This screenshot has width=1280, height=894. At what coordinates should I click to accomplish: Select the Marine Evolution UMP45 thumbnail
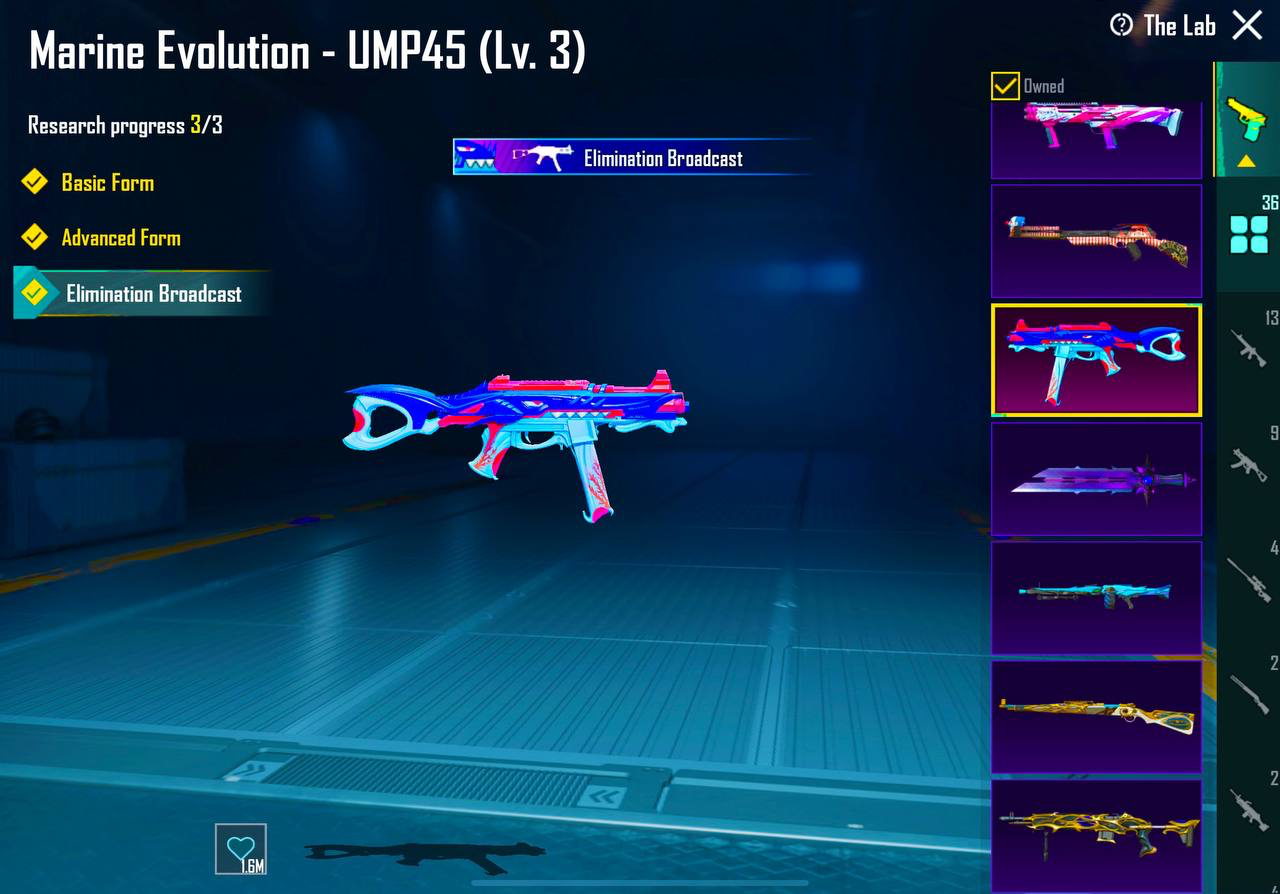click(x=1096, y=360)
